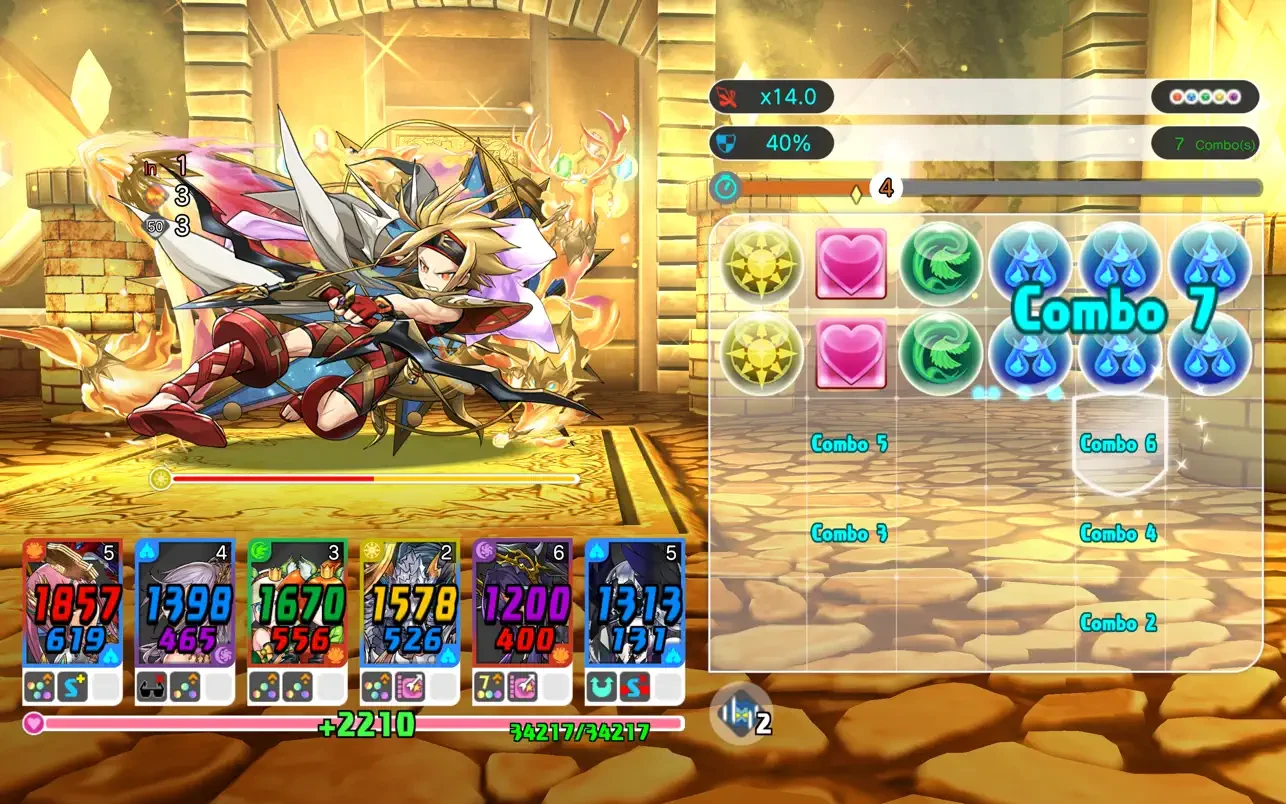Click the 7 Combo(s) counter display
This screenshot has height=804, width=1286.
1203,144
